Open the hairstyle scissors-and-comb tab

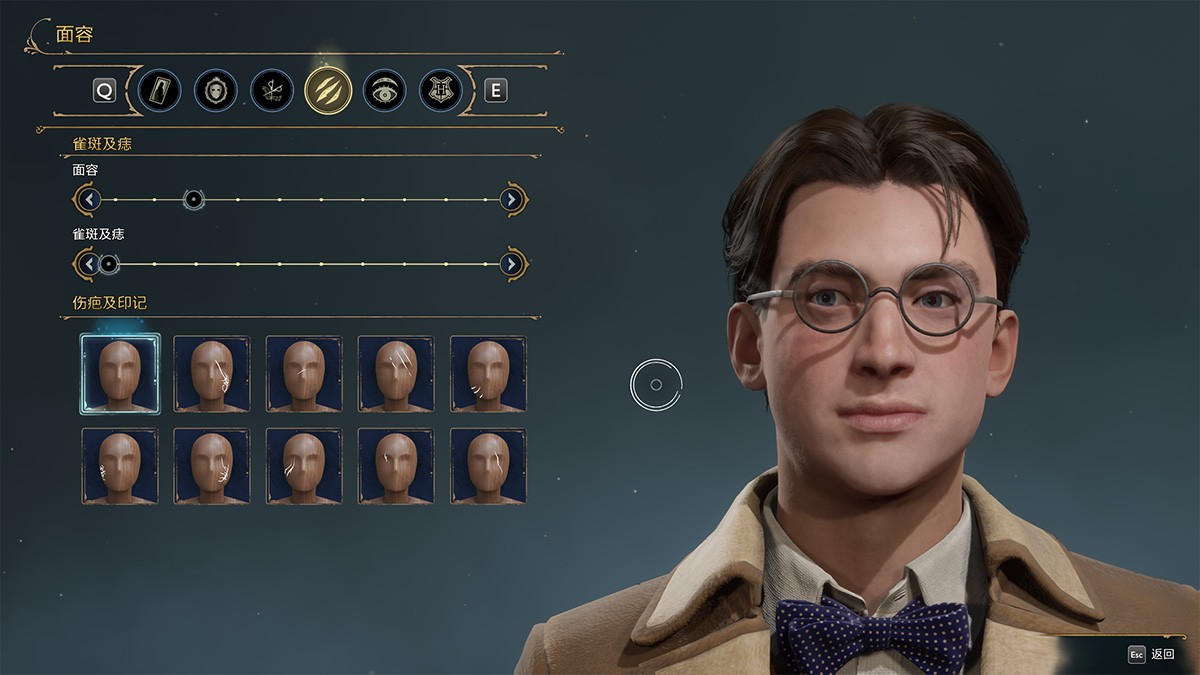click(272, 91)
